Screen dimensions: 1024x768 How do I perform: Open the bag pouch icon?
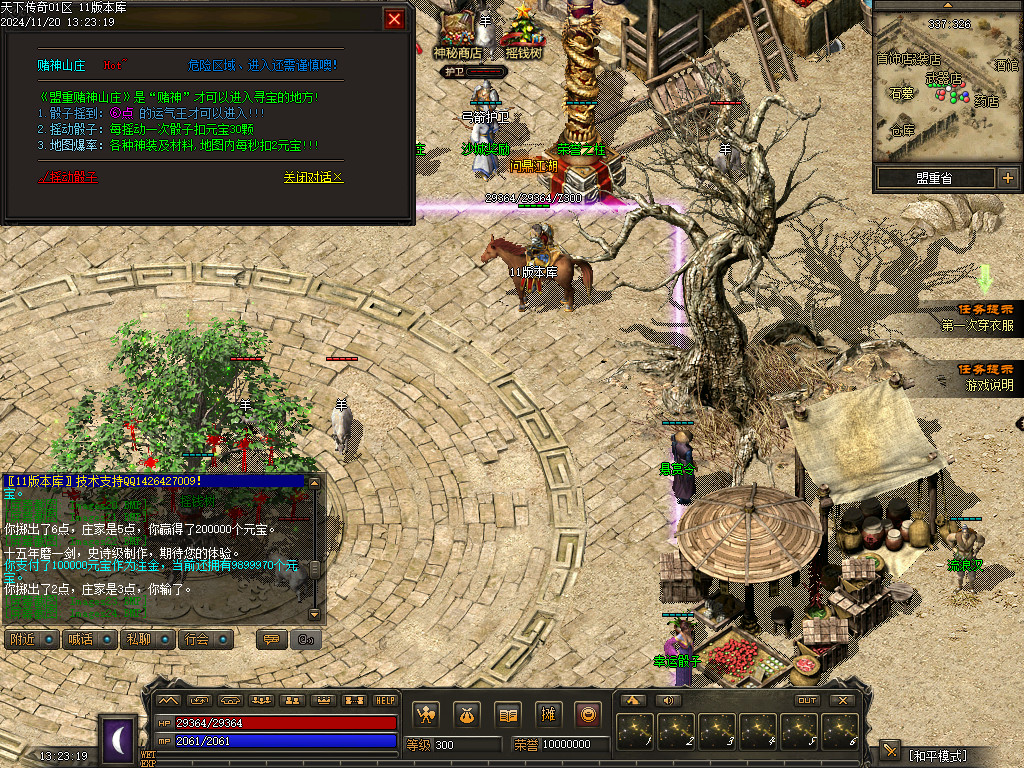click(x=467, y=715)
